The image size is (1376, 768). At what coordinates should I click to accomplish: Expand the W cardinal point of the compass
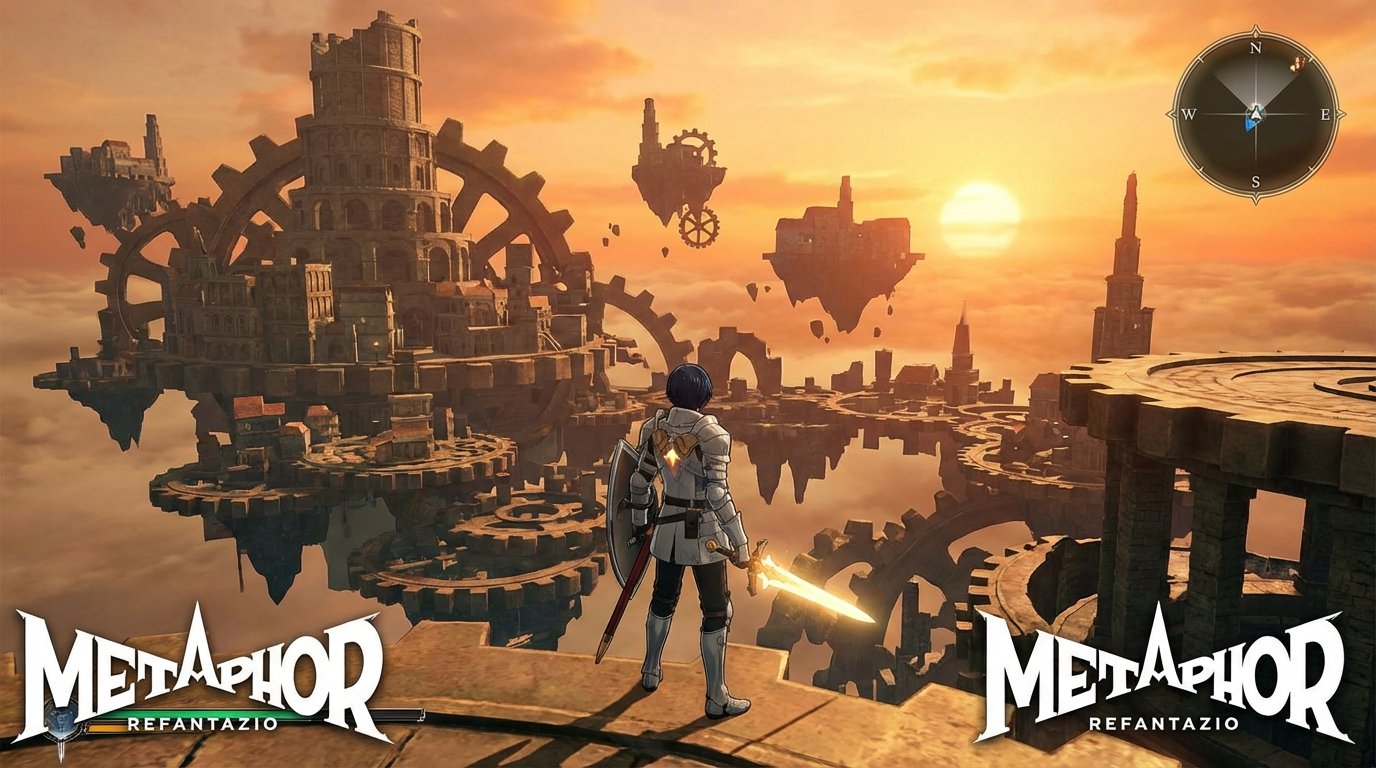pyautogui.click(x=1189, y=114)
